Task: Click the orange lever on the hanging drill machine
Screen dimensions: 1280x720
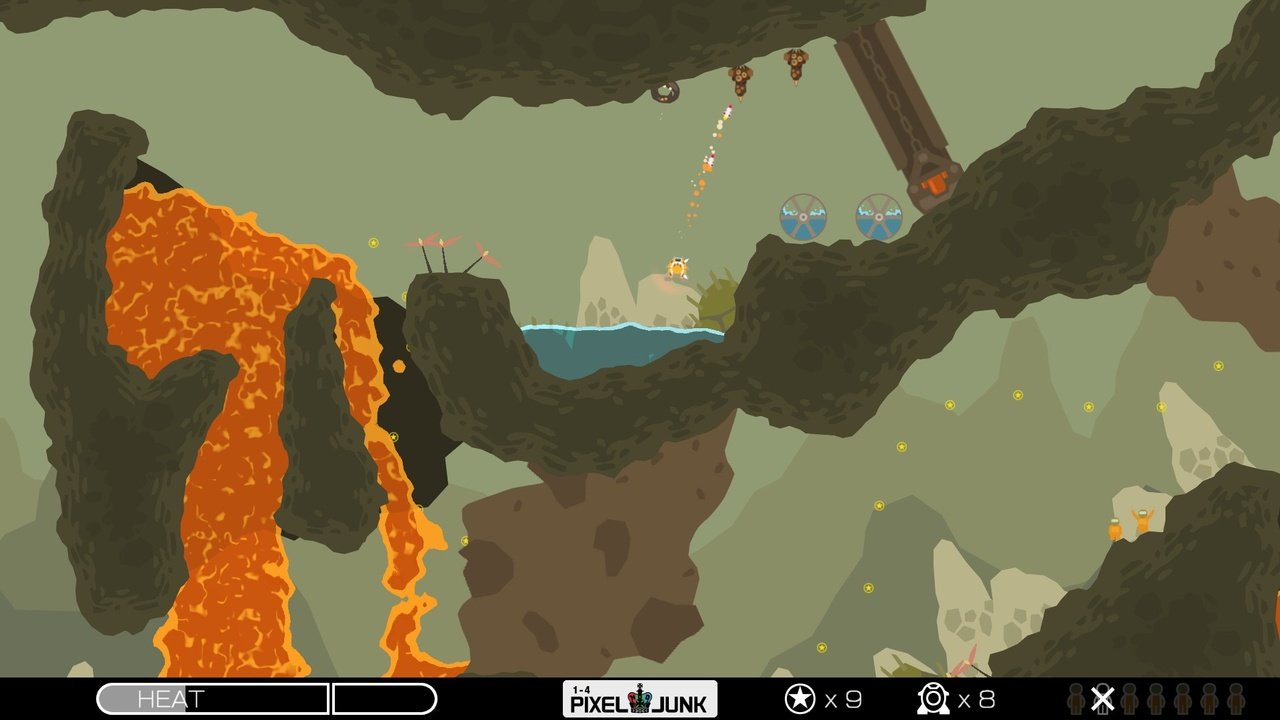Action: pos(938,184)
